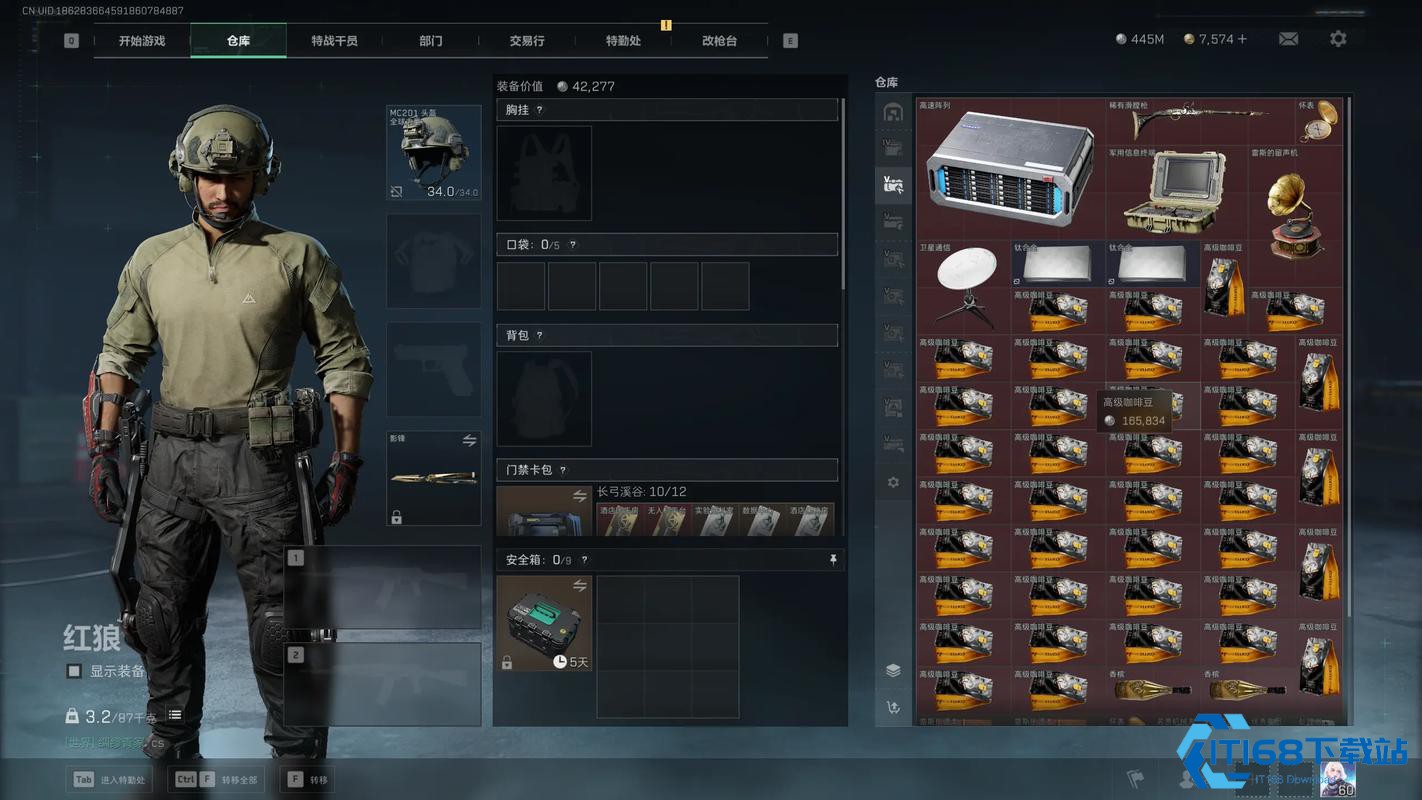Pick the 雷斯的留声机 gramophone item
Screen dimensions: 1422x800
tap(1296, 215)
